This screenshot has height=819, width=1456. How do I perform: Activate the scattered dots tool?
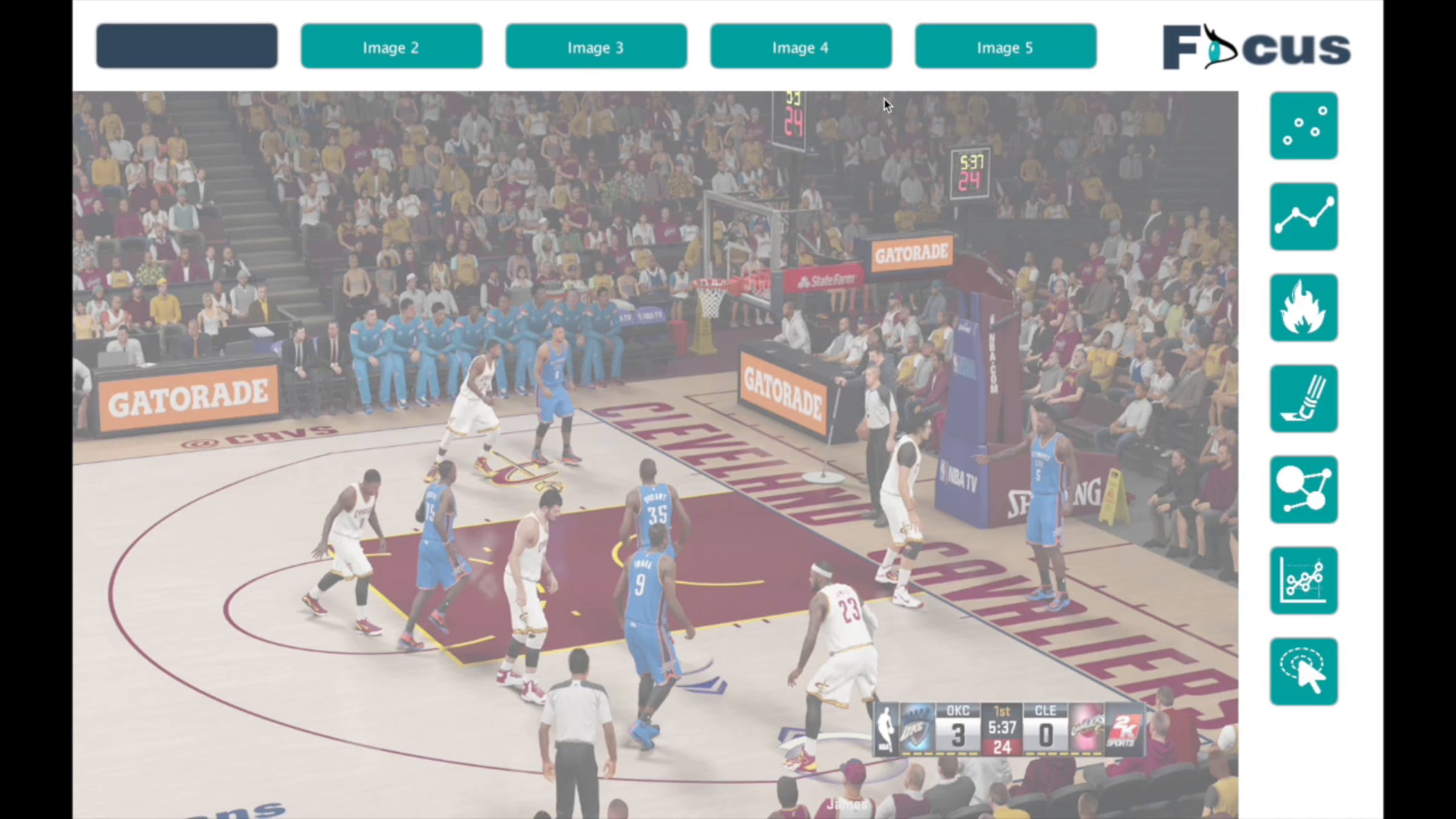1304,126
